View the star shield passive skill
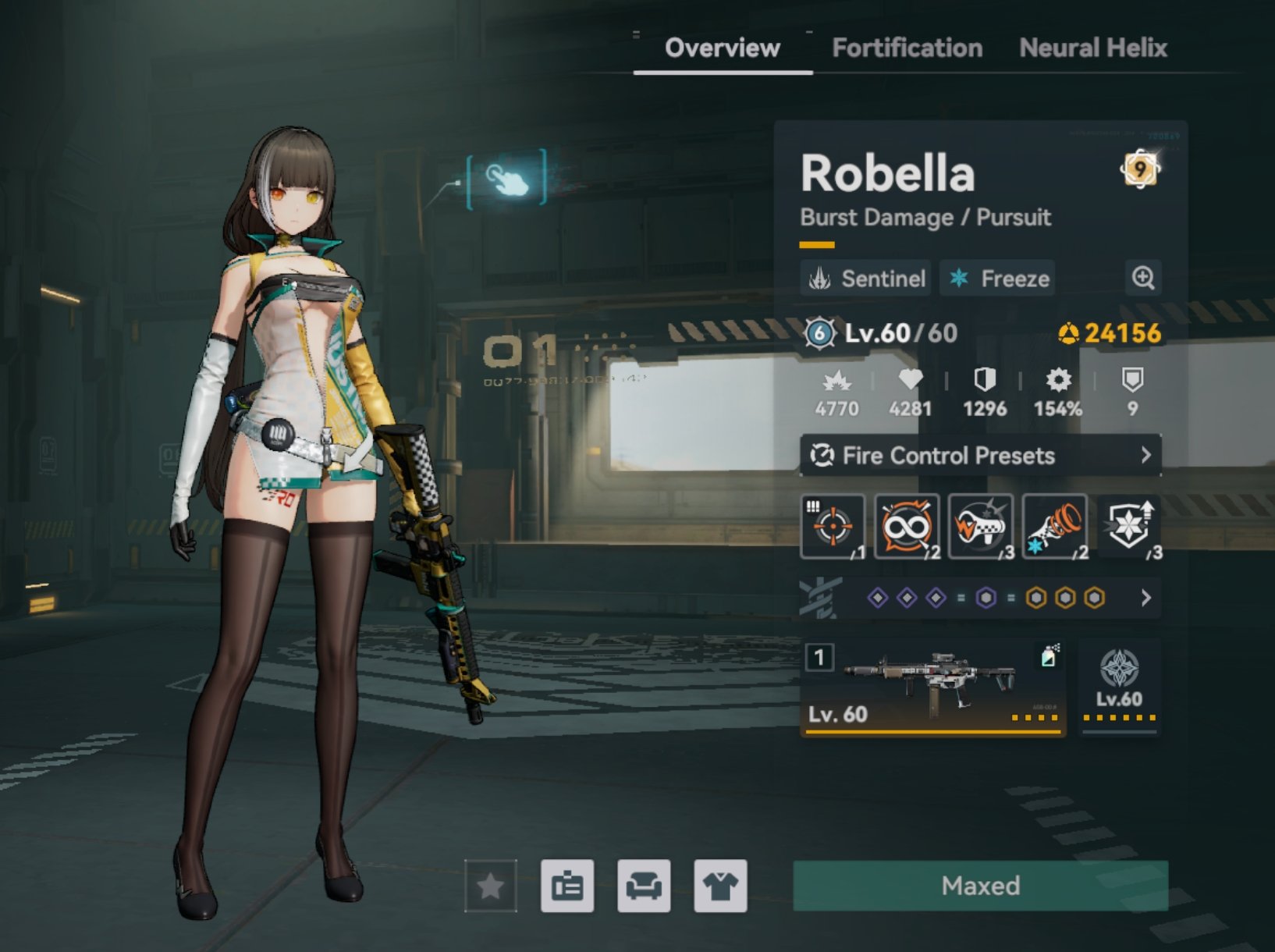The width and height of the screenshot is (1275, 952). 1129,527
